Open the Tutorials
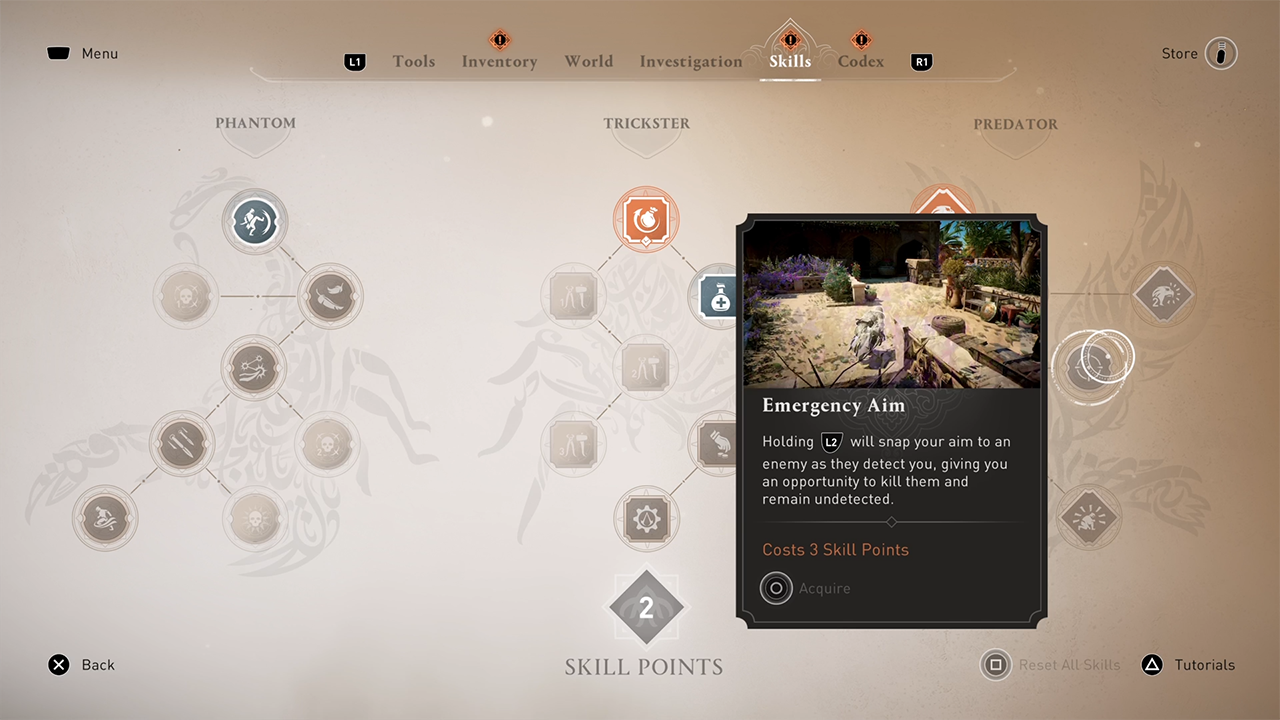1280x720 pixels. (1190, 665)
